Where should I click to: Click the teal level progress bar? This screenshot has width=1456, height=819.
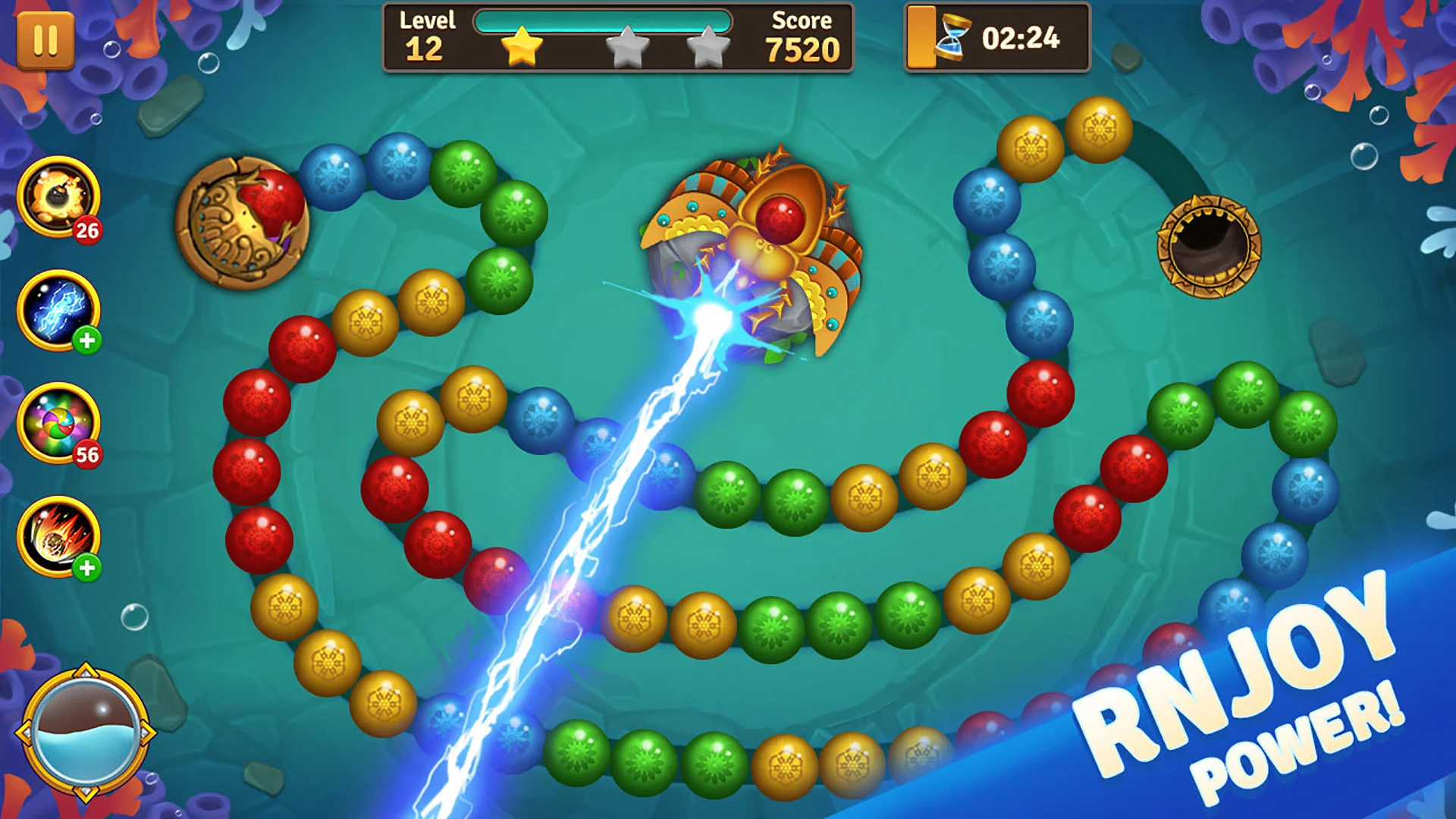599,23
